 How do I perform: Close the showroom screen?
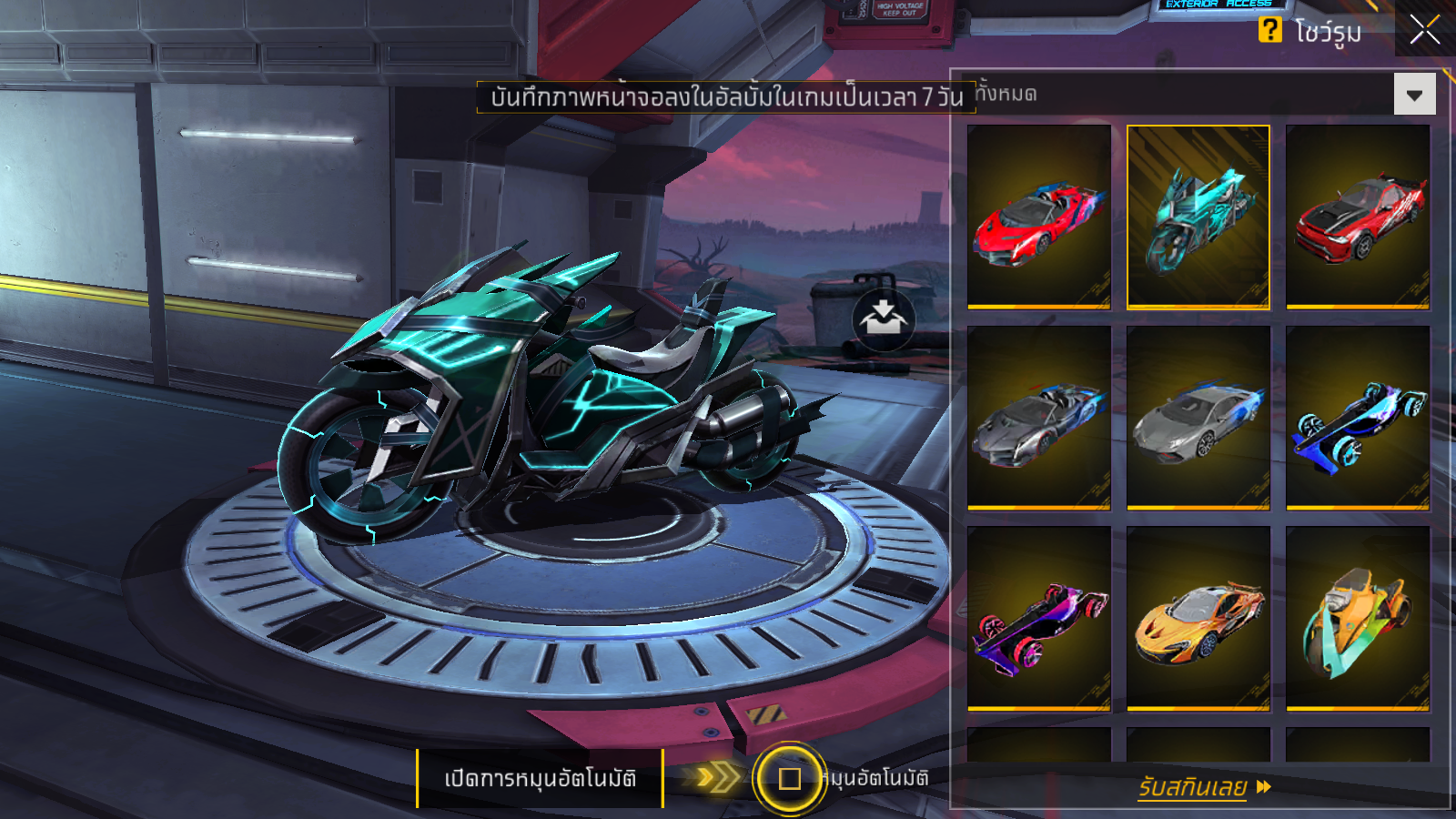[x=1424, y=30]
